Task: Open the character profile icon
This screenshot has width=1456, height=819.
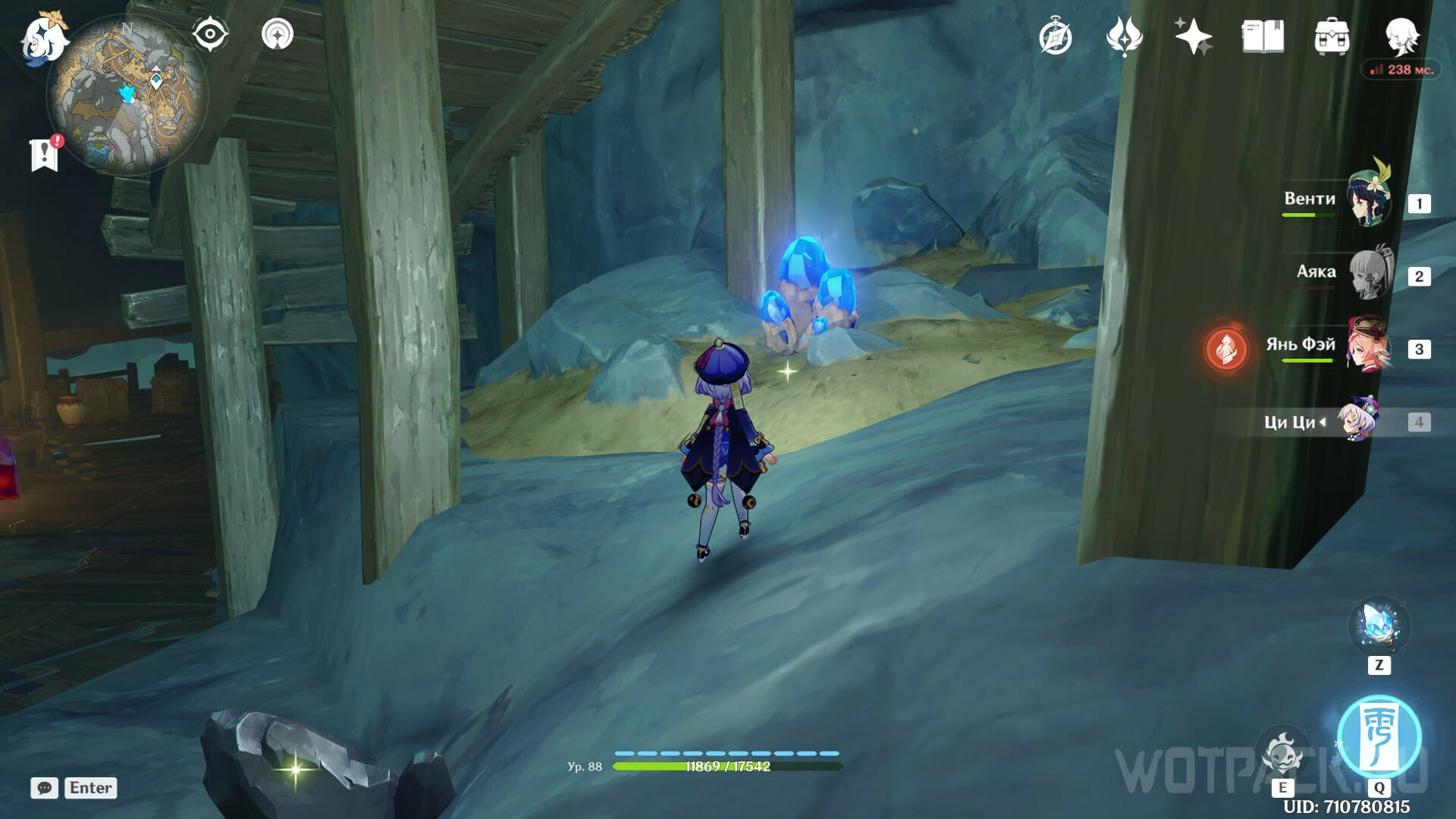Action: [x=1401, y=36]
